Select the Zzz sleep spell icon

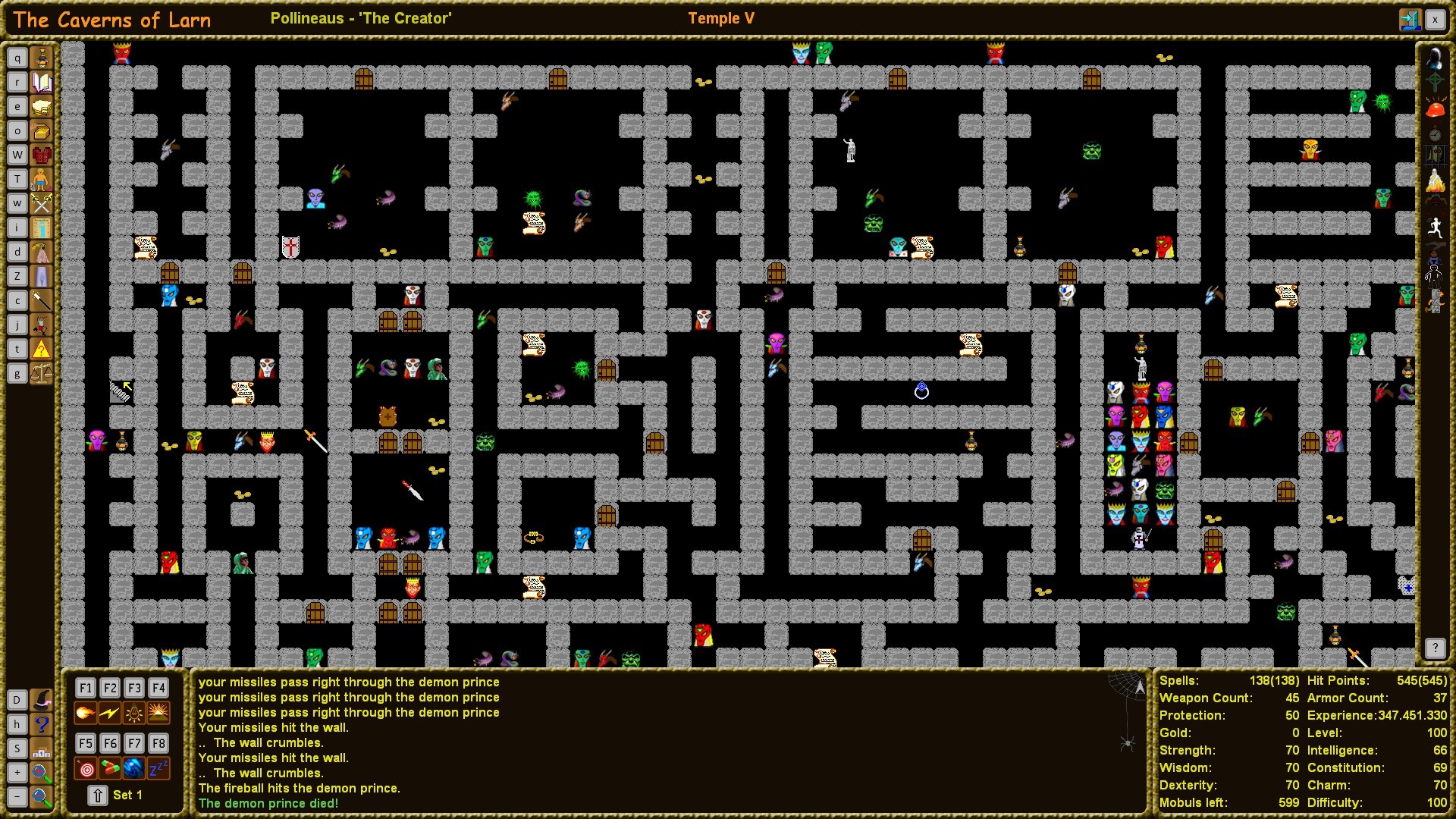pyautogui.click(x=158, y=768)
